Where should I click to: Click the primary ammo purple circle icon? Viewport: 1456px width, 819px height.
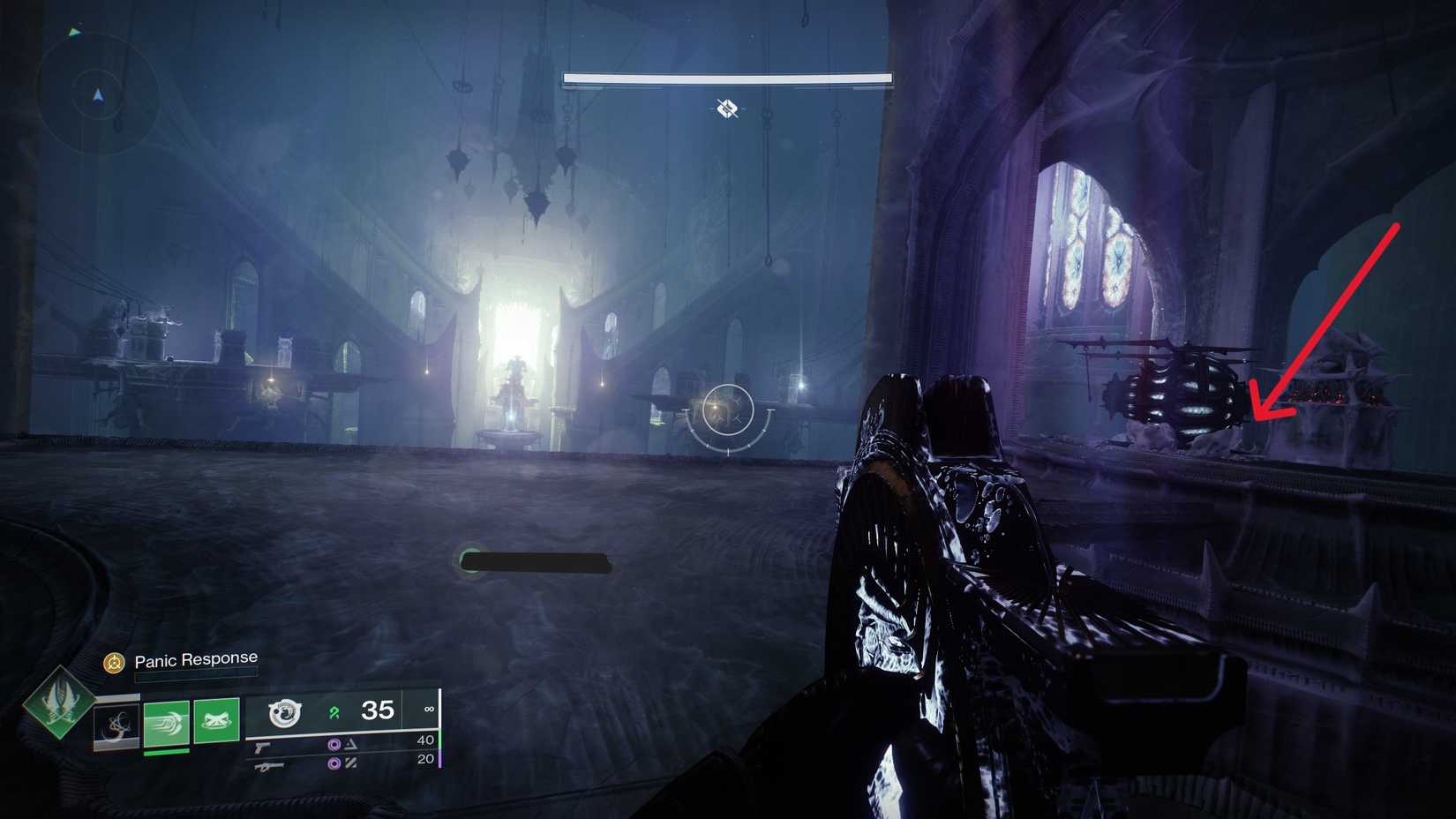point(334,746)
